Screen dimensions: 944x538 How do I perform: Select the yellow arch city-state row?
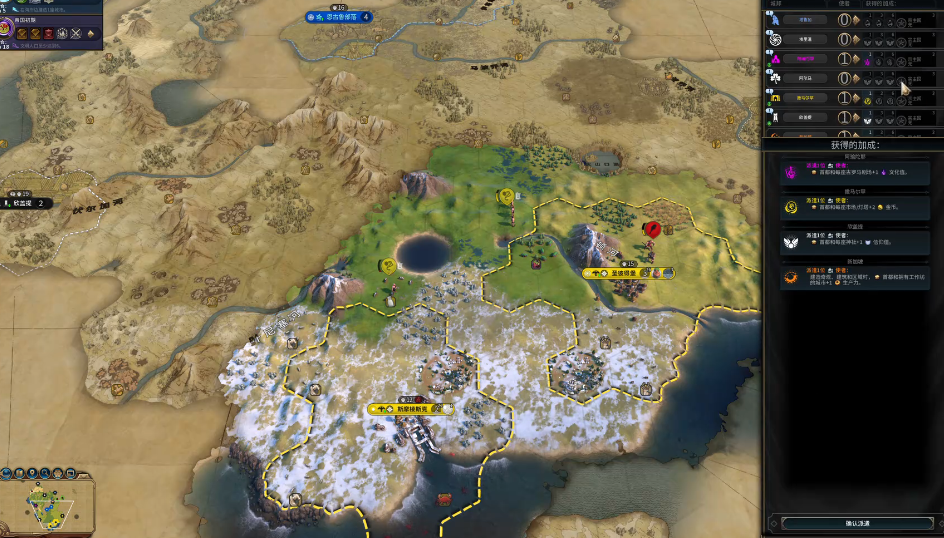pos(804,97)
